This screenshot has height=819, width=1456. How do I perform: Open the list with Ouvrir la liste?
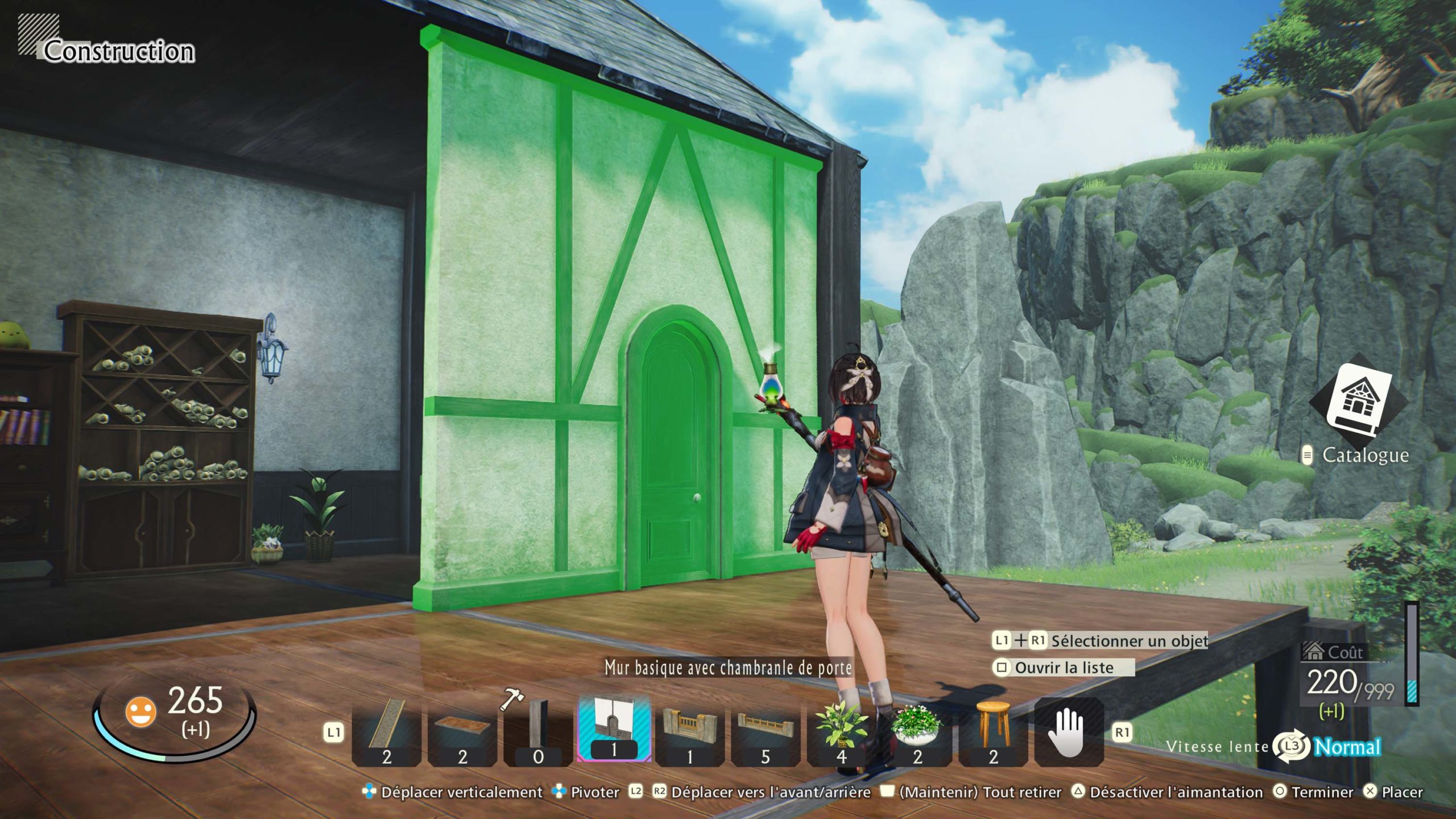(1064, 668)
